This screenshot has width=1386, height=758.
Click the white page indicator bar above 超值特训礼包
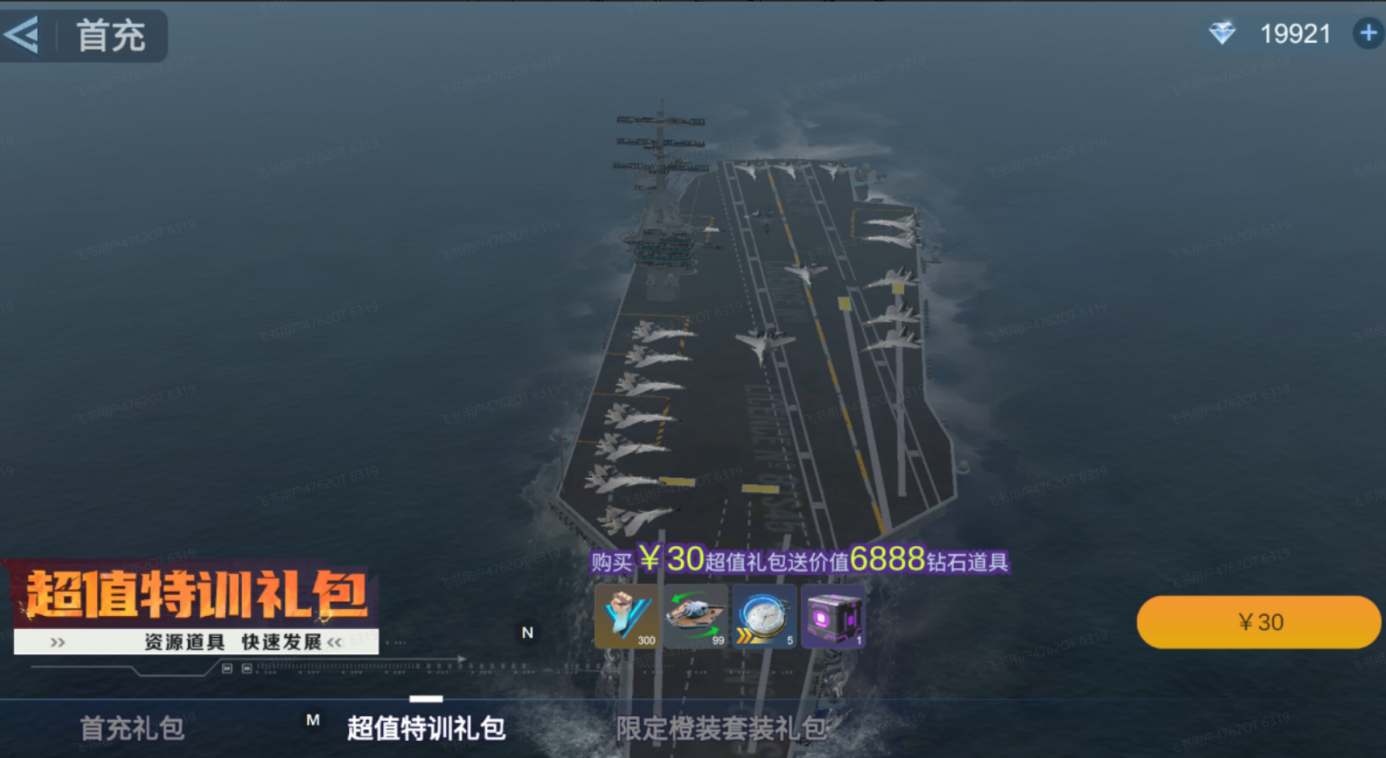[x=428, y=700]
